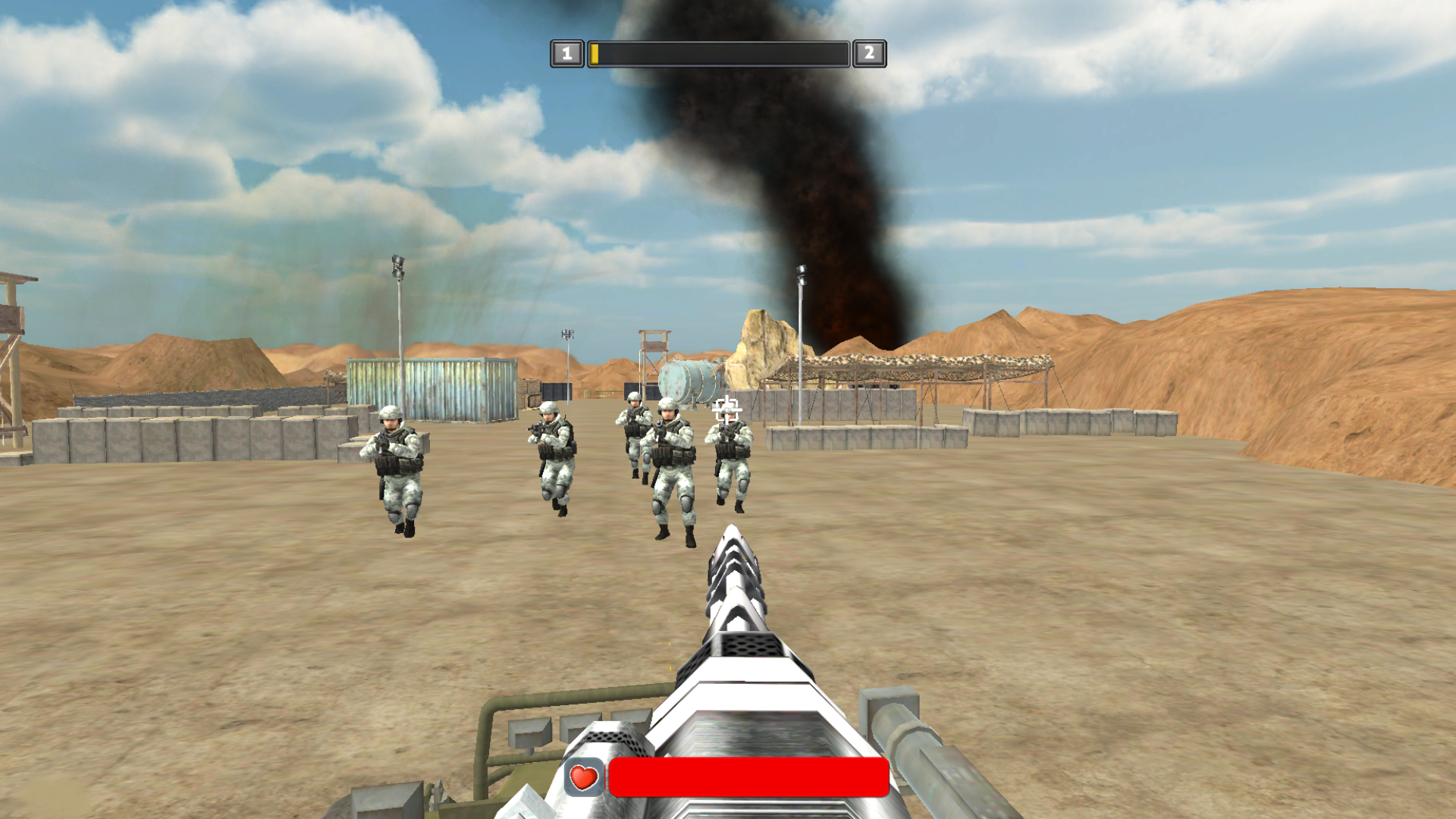Screen dimensions: 1456x819
Task: Click the heart health icon
Action: (x=583, y=777)
